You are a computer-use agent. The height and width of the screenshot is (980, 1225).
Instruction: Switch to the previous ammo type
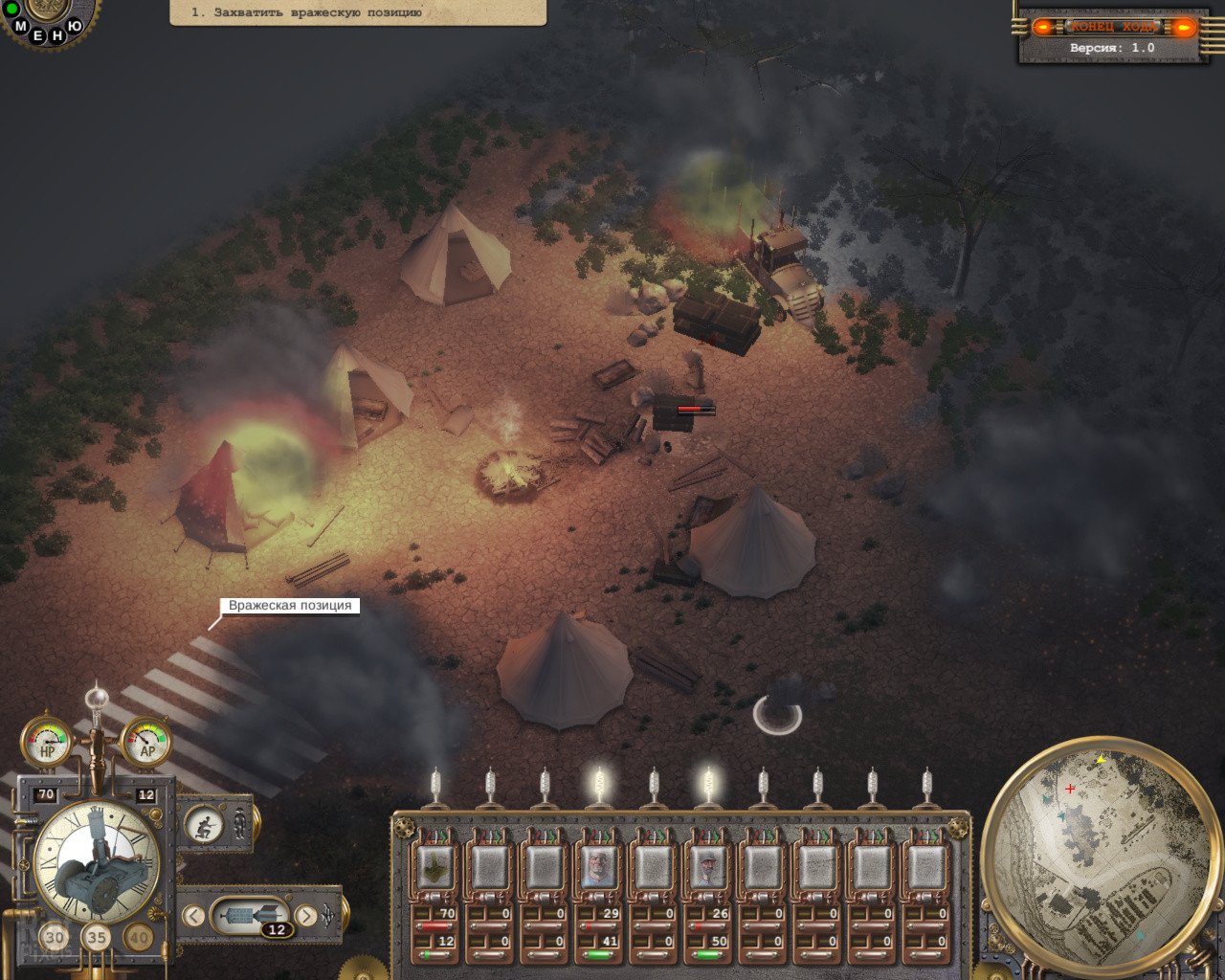coord(193,916)
